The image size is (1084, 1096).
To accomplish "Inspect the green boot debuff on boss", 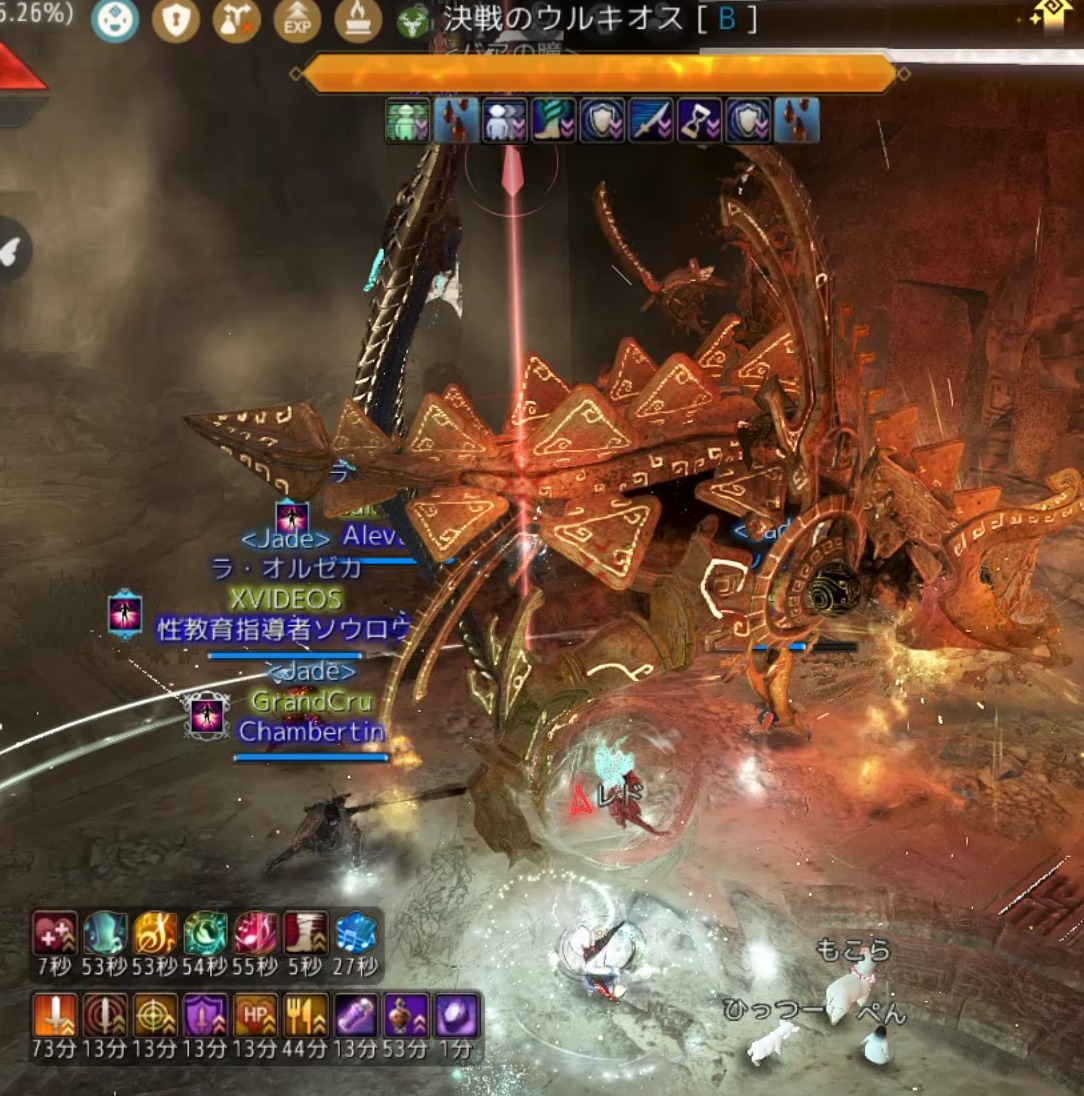I will pyautogui.click(x=554, y=120).
